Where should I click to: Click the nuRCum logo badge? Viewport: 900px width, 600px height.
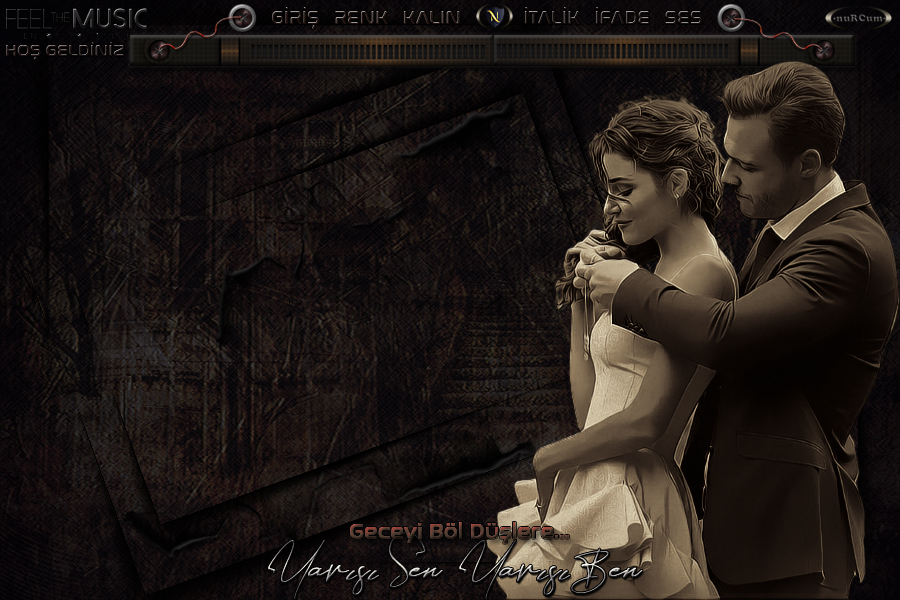(858, 18)
